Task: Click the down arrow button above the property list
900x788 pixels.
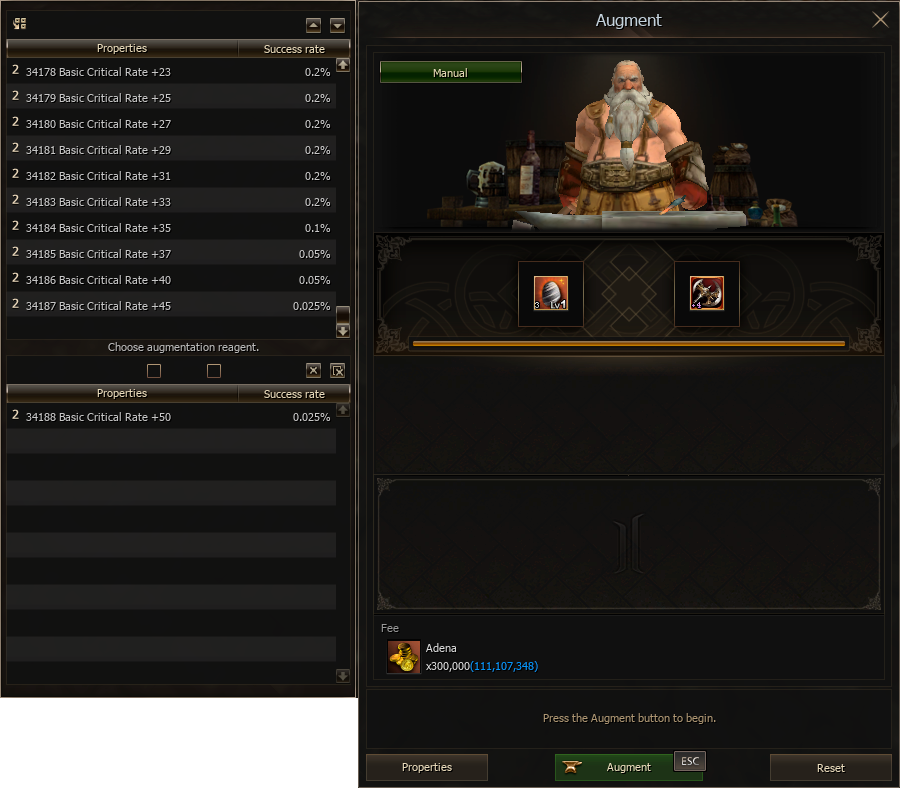Action: [x=338, y=25]
